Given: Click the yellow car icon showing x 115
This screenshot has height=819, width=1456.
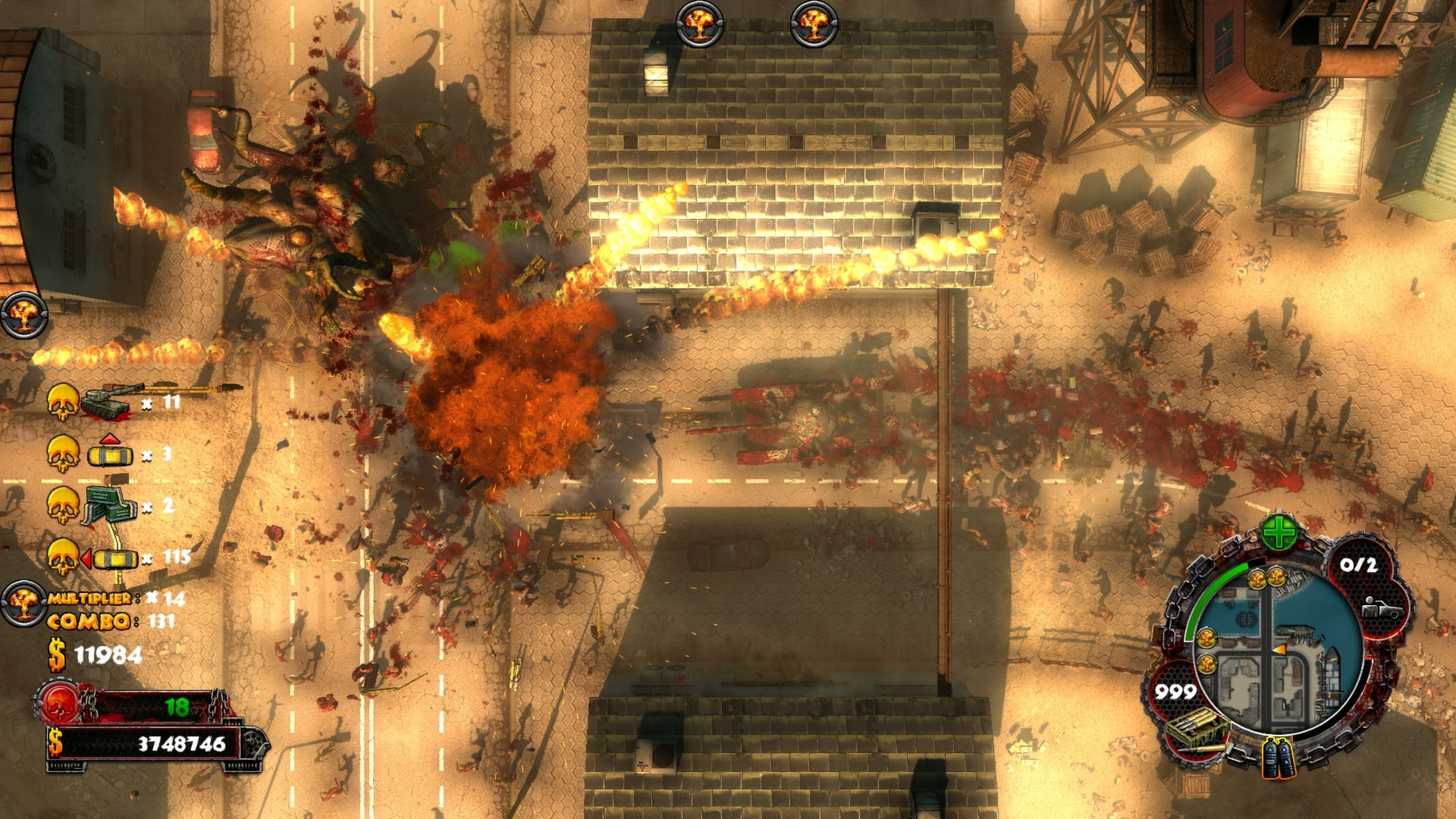Looking at the screenshot, I should pyautogui.click(x=114, y=558).
